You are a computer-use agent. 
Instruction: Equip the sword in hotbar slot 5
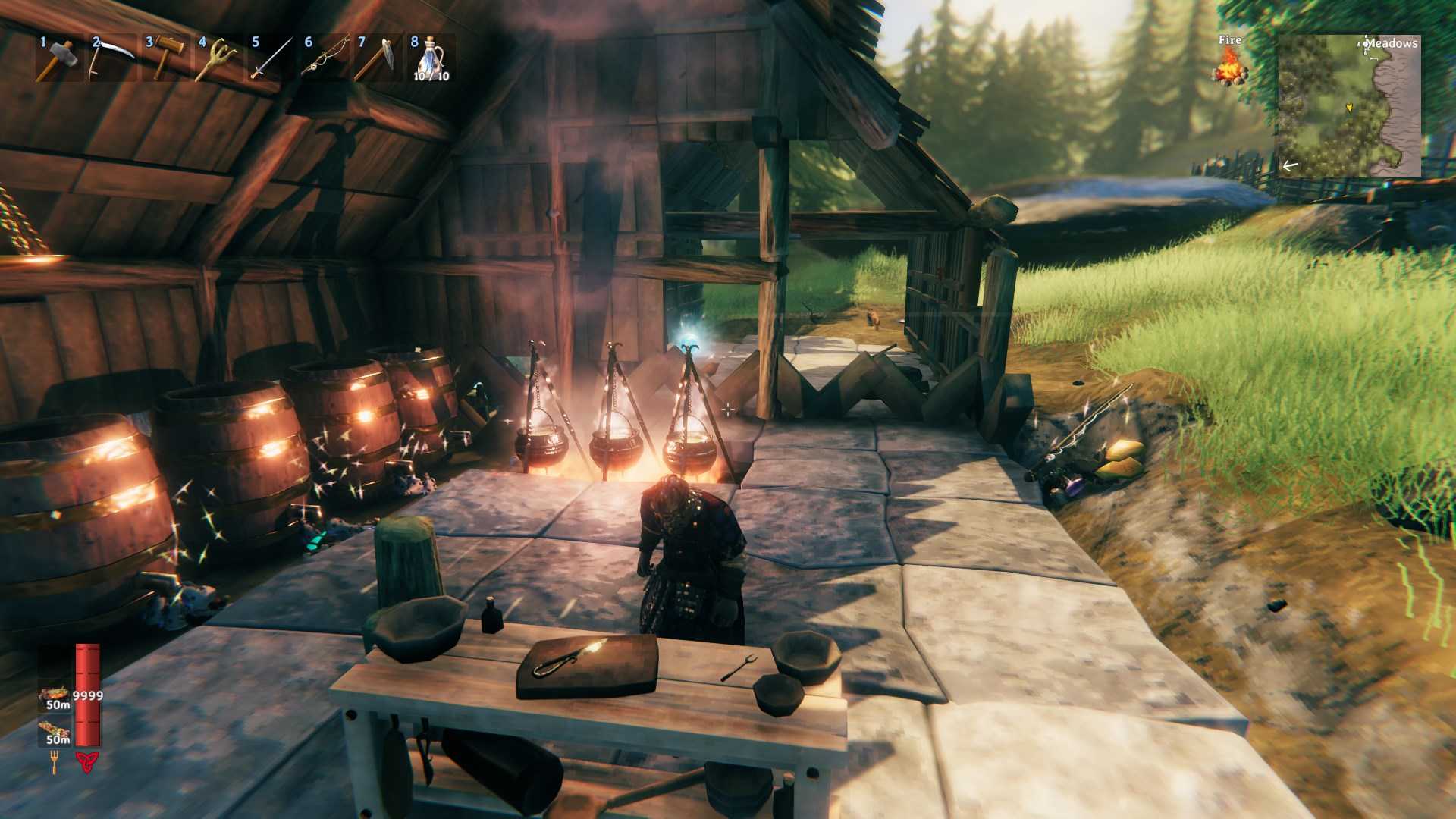[271, 58]
